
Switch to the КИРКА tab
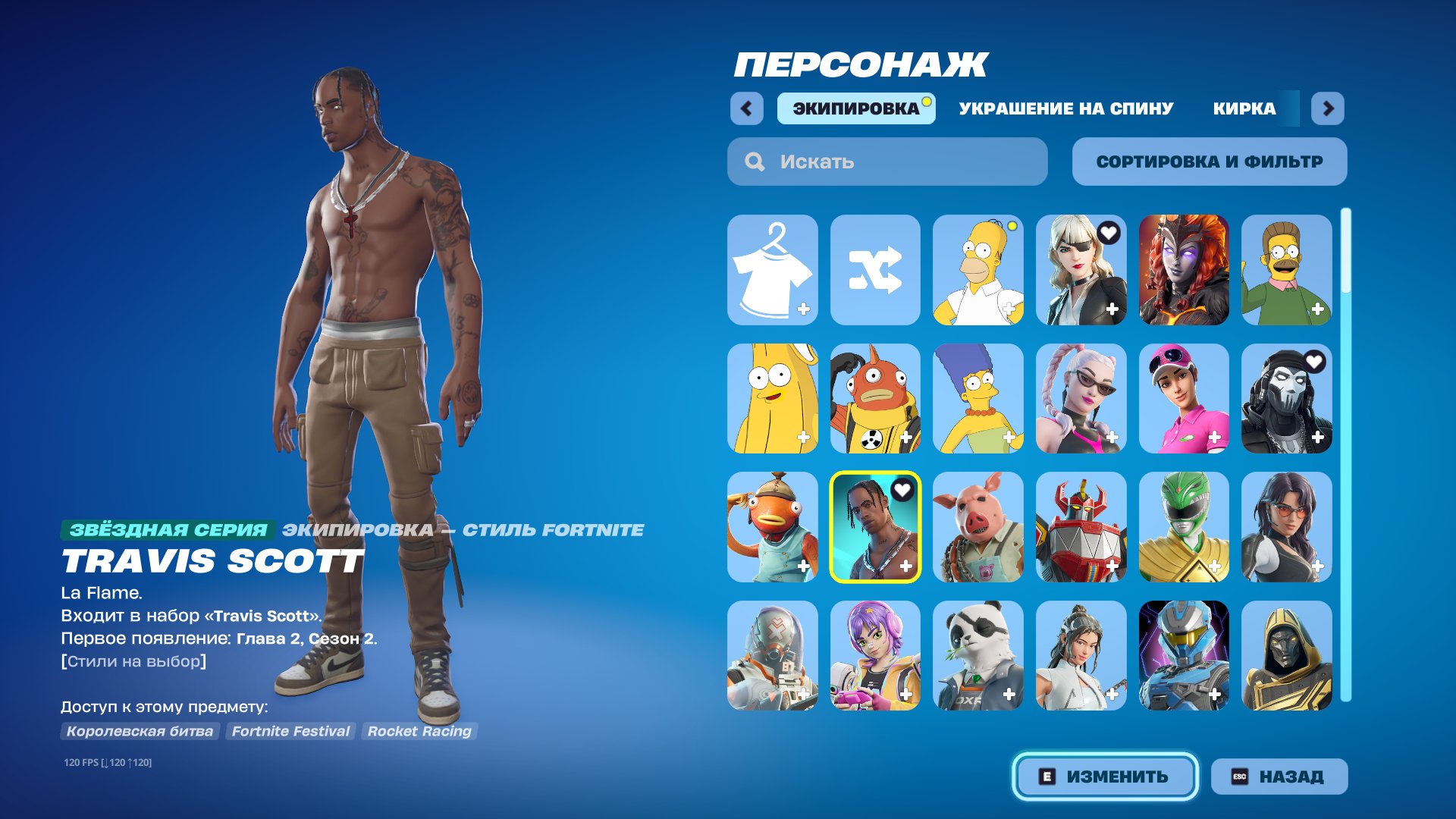[1244, 108]
